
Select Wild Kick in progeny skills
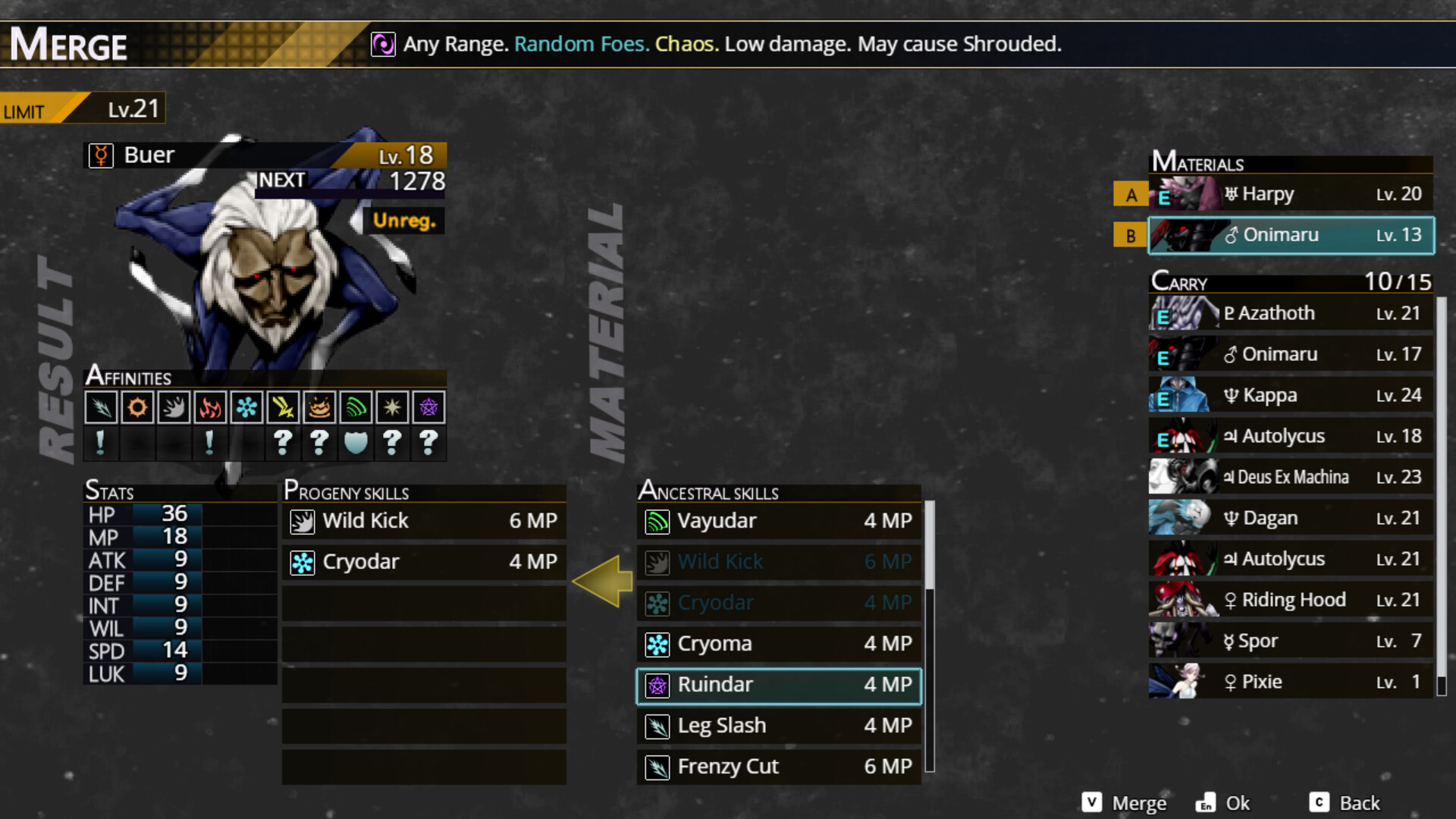tap(424, 521)
